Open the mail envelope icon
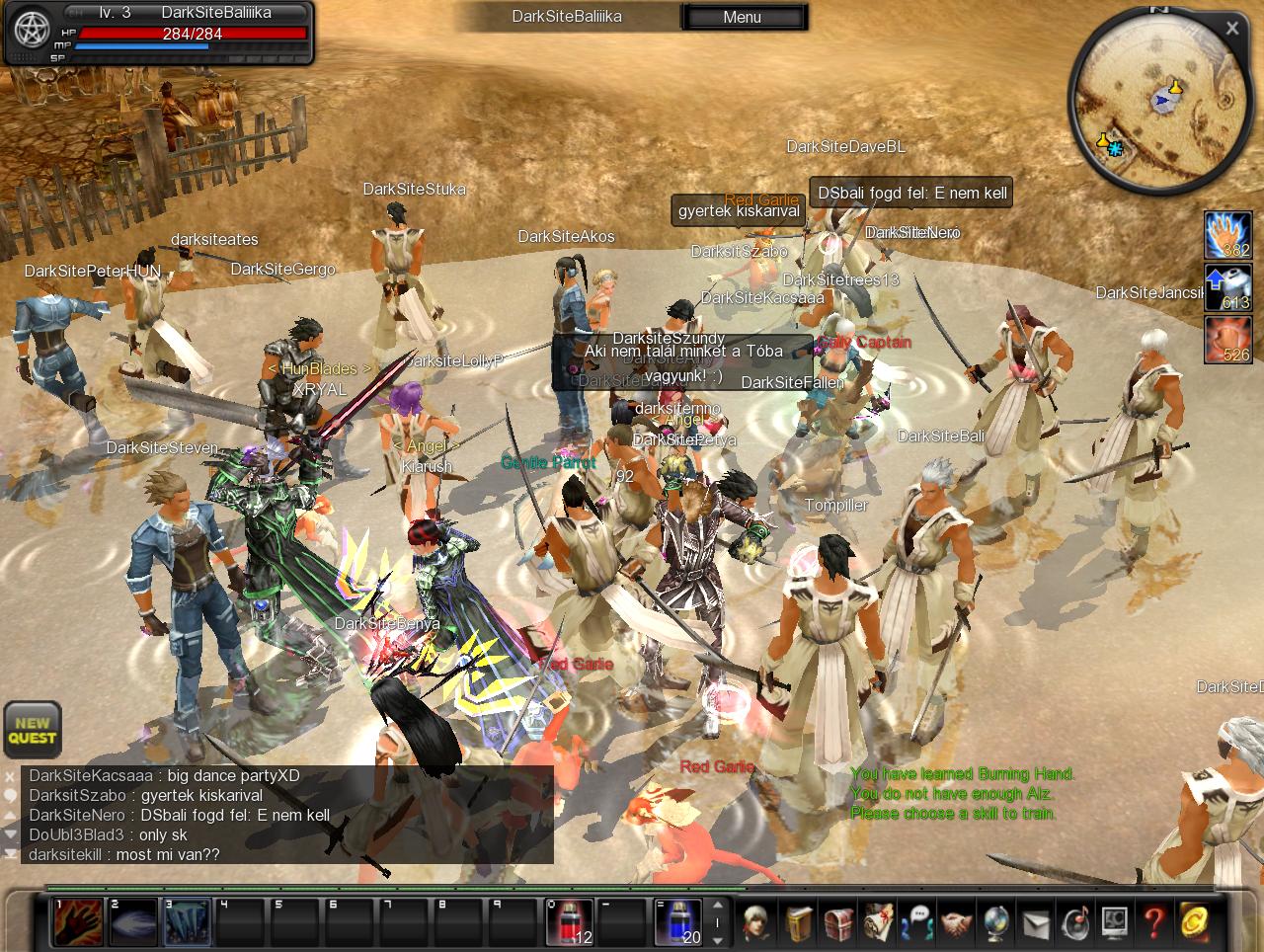This screenshot has width=1264, height=952. pos(1036,922)
